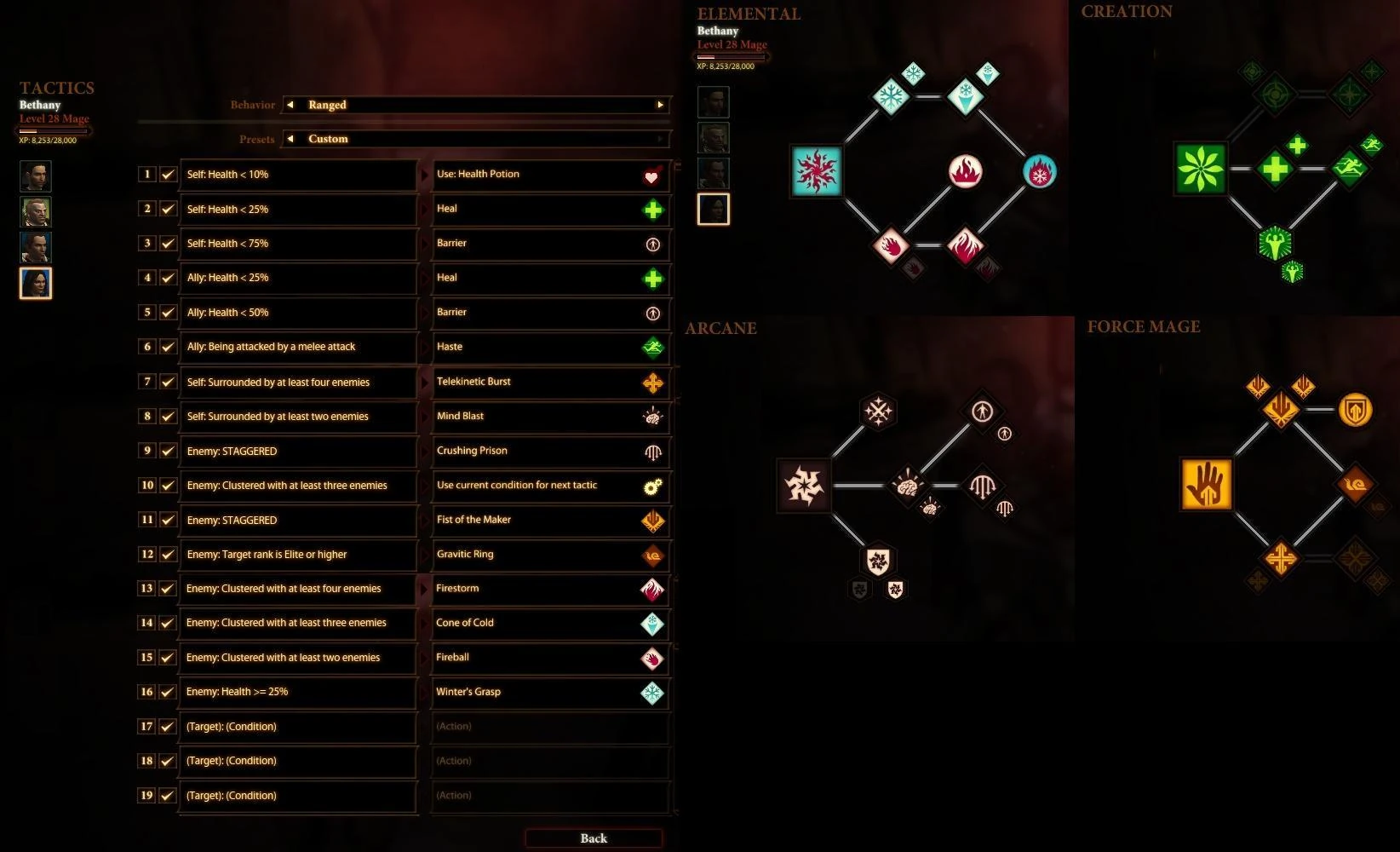Cycle the Presets selector left from Custom
The width and height of the screenshot is (1400, 852).
[290, 139]
